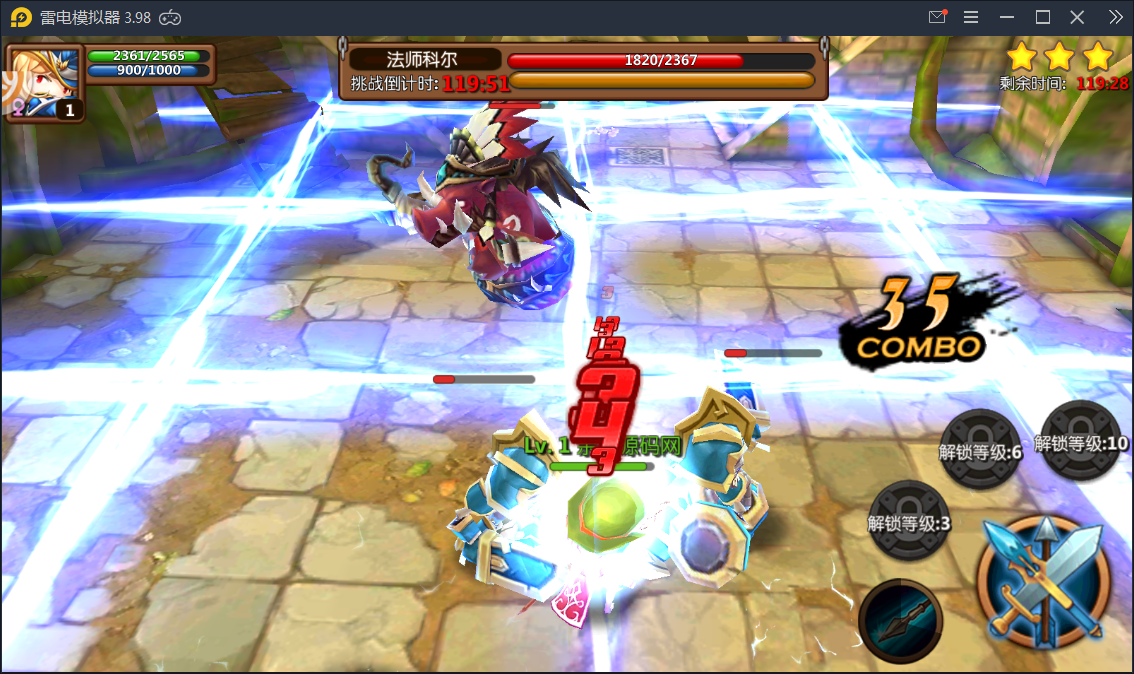Open the emulator hamburger menu
Image resolution: width=1134 pixels, height=674 pixels.
(x=971, y=17)
